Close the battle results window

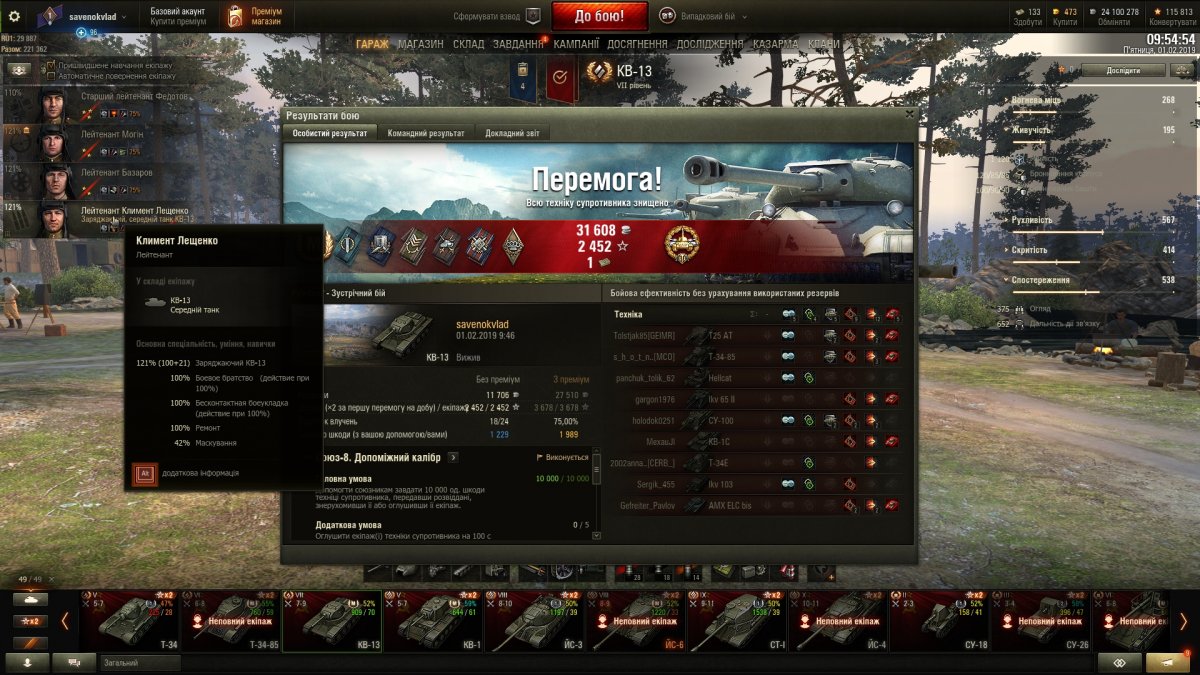tap(908, 114)
